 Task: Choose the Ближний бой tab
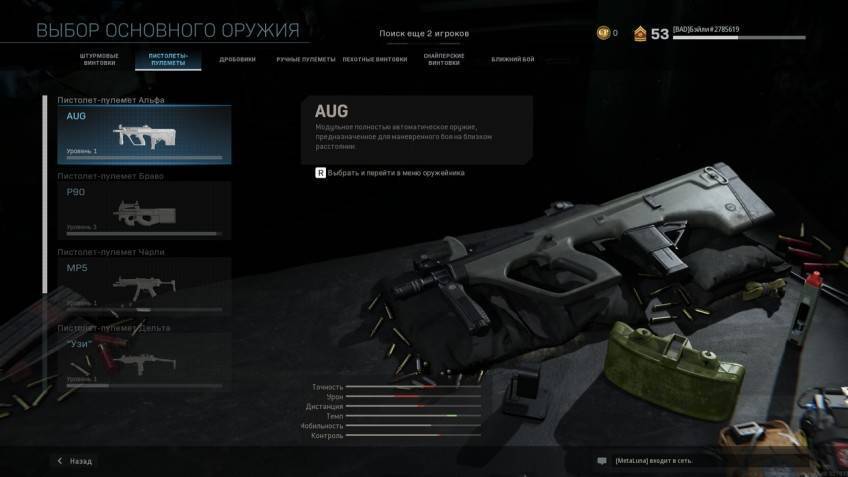click(x=512, y=59)
